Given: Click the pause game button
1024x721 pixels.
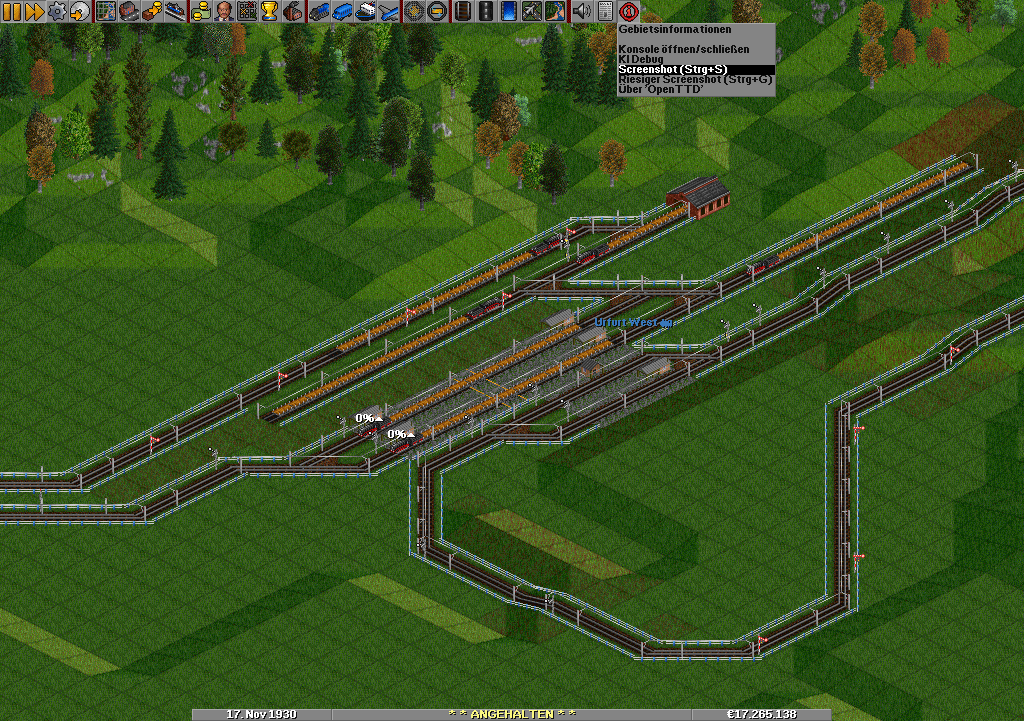Looking at the screenshot, I should coord(11,12).
